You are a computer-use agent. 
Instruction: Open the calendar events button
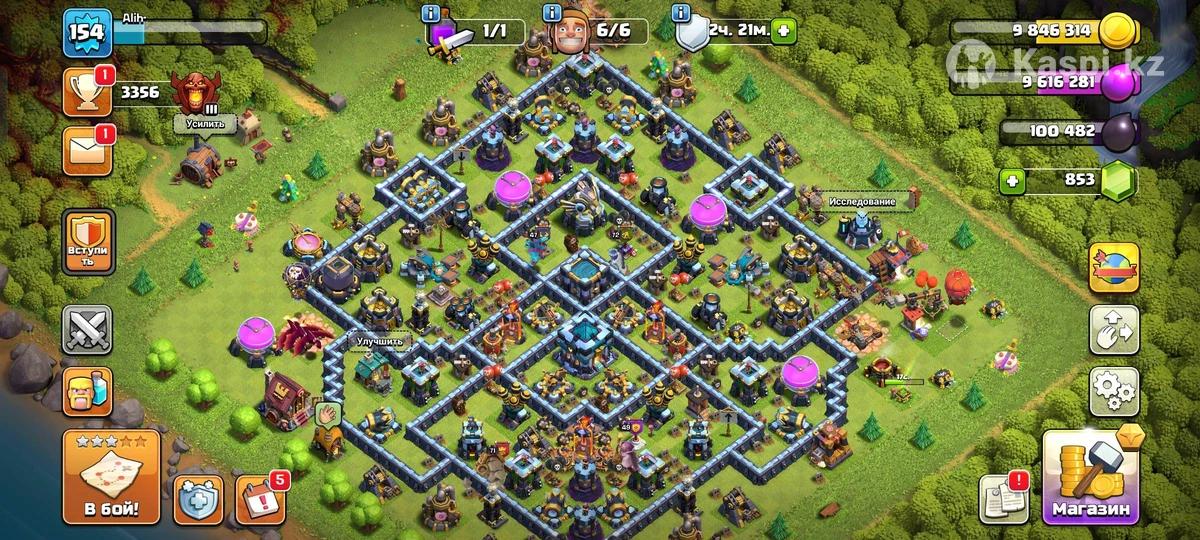coord(259,497)
